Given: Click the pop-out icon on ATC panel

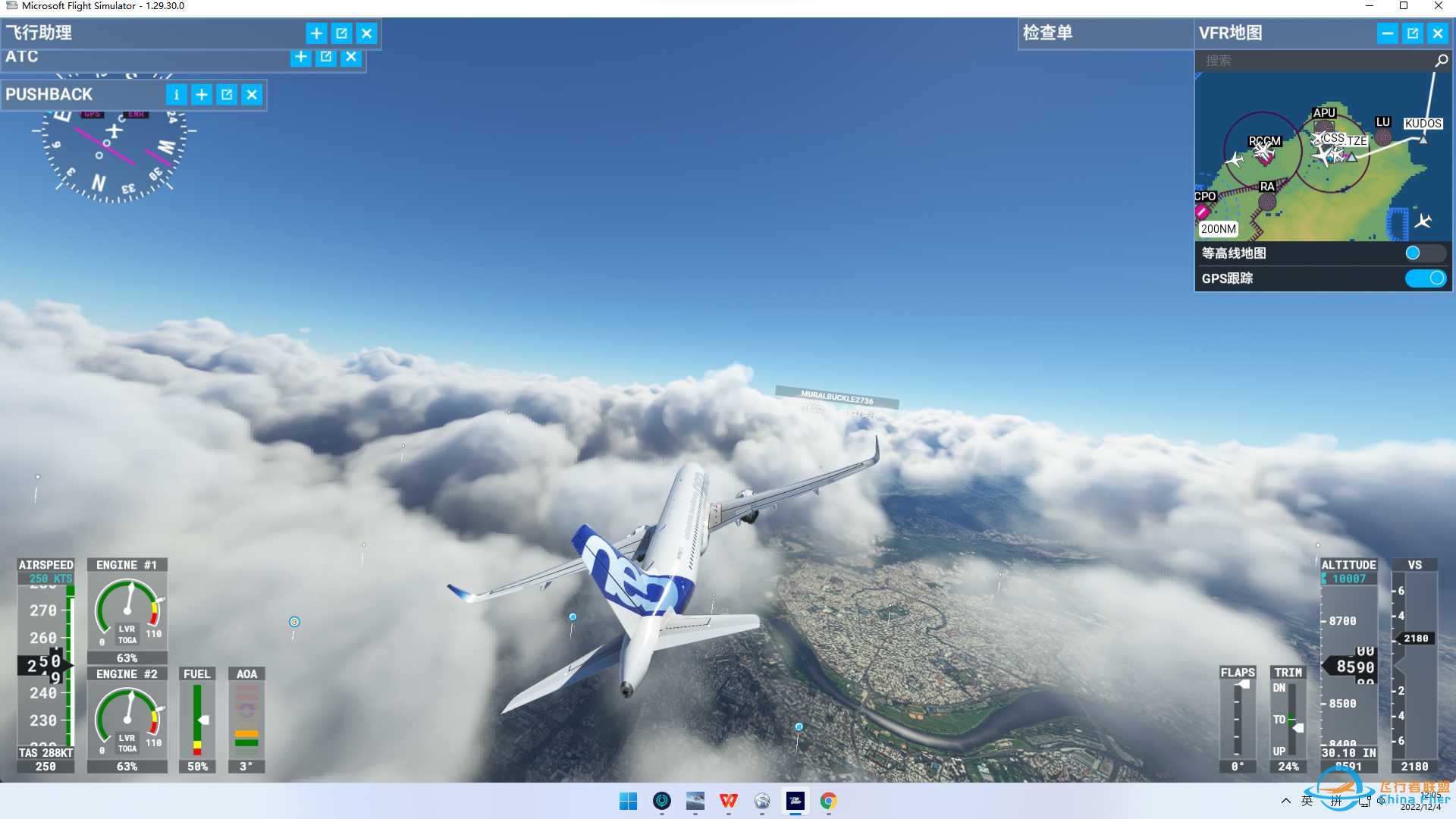Looking at the screenshot, I should (x=325, y=57).
